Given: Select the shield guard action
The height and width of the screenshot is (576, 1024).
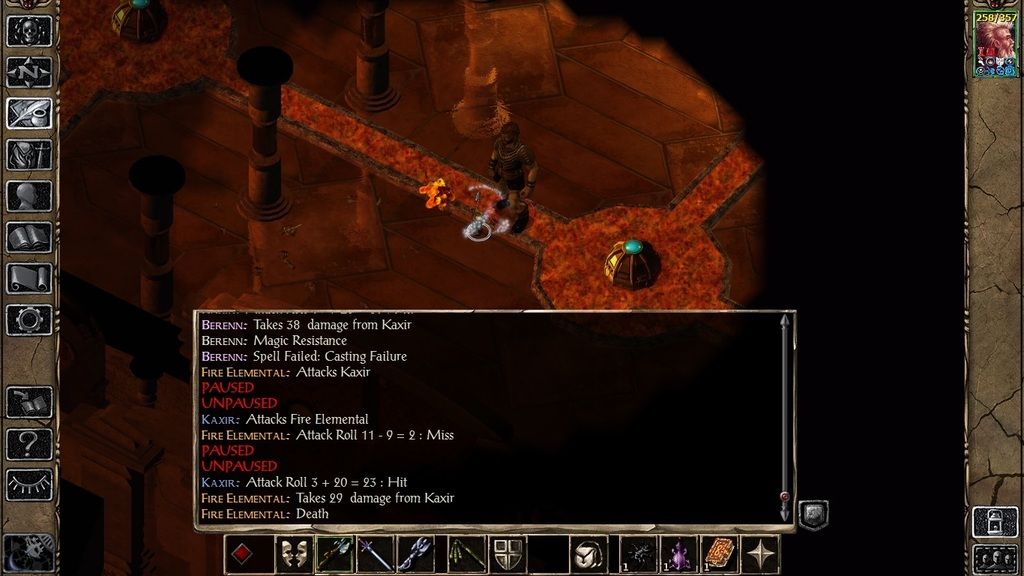Looking at the screenshot, I should coord(506,554).
